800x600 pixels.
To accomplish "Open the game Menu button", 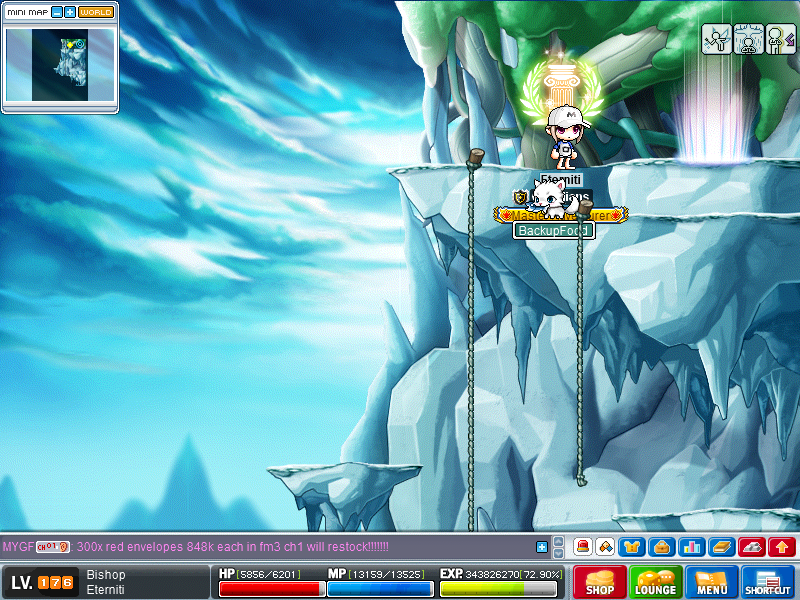I will pos(712,582).
